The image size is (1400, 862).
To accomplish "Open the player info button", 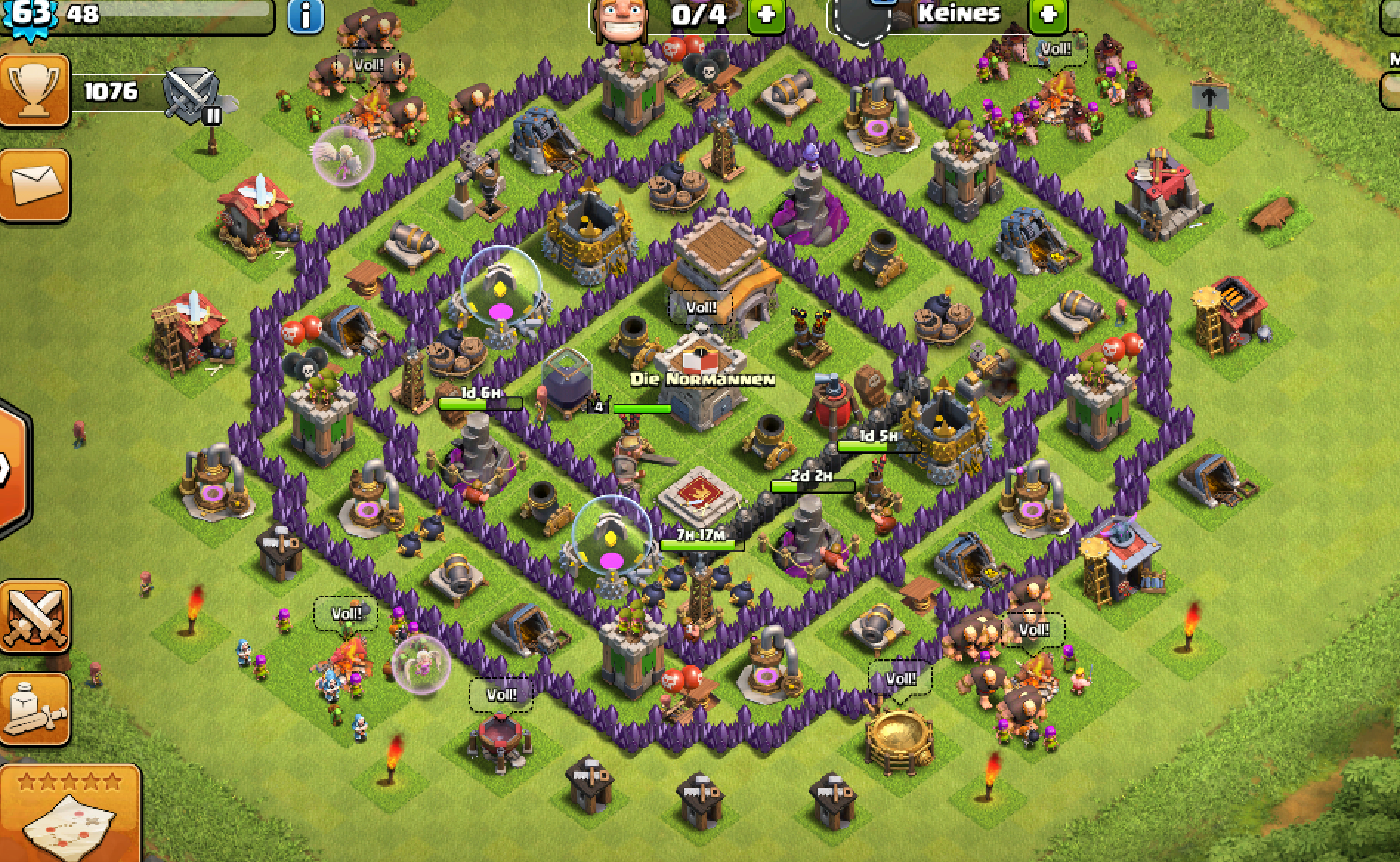I will click(x=305, y=16).
